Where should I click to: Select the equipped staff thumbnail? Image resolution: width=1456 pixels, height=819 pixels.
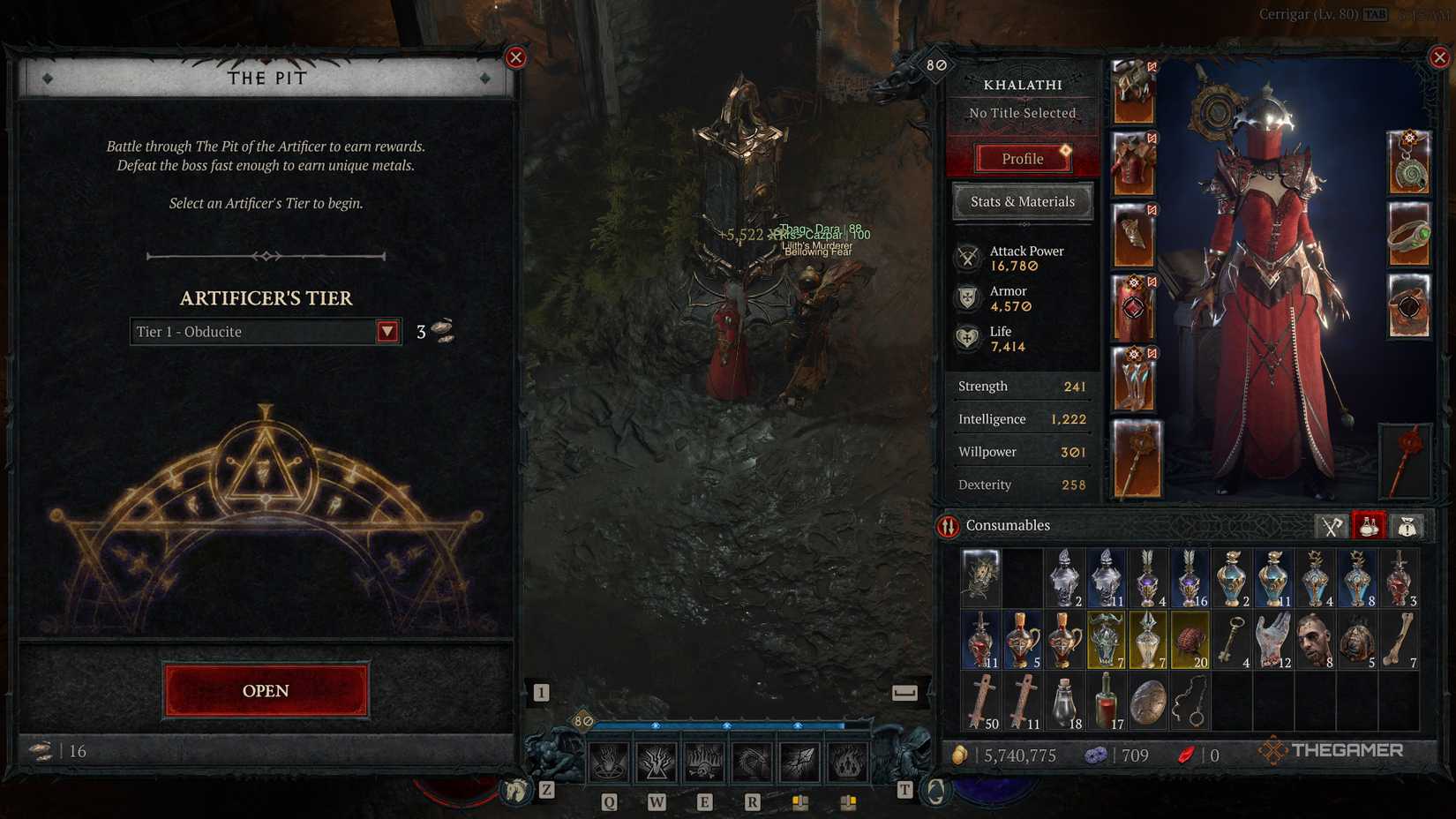point(1137,459)
